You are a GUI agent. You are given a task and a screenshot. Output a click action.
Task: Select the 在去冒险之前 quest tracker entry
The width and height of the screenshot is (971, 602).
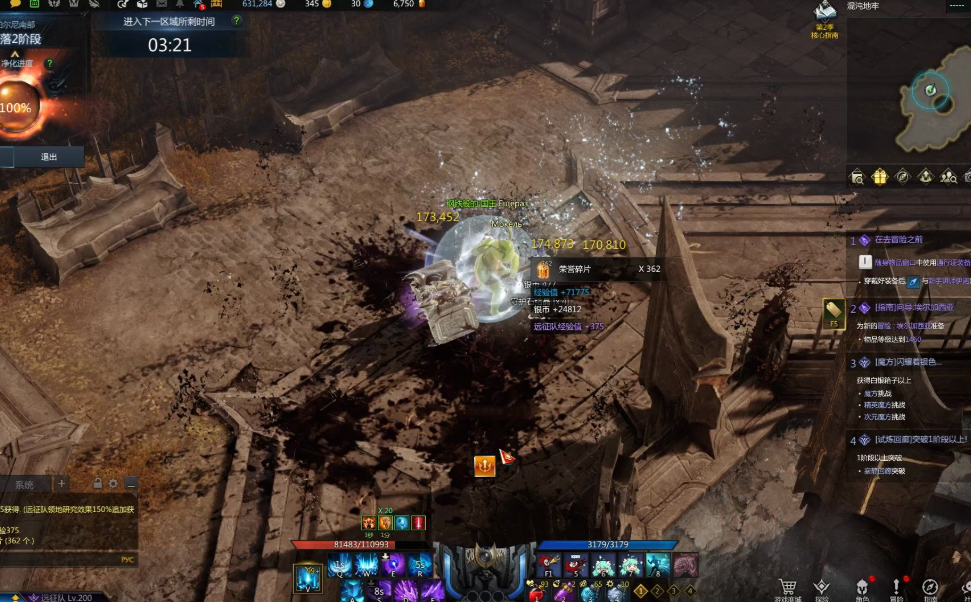point(898,240)
